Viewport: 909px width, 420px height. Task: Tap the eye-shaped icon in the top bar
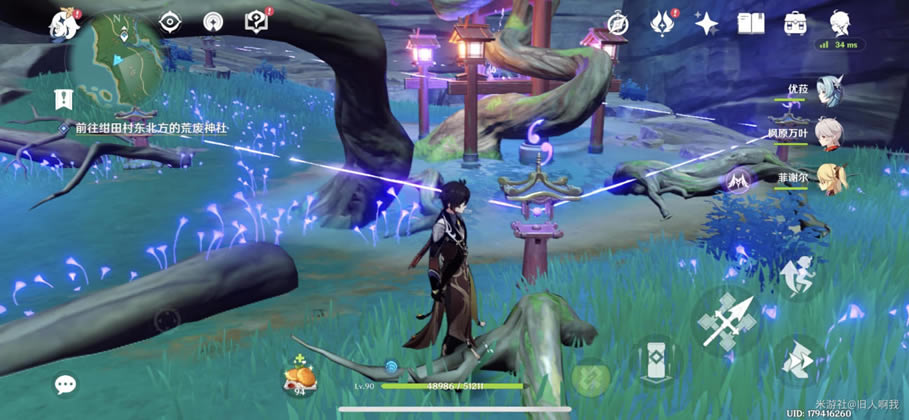(x=171, y=22)
